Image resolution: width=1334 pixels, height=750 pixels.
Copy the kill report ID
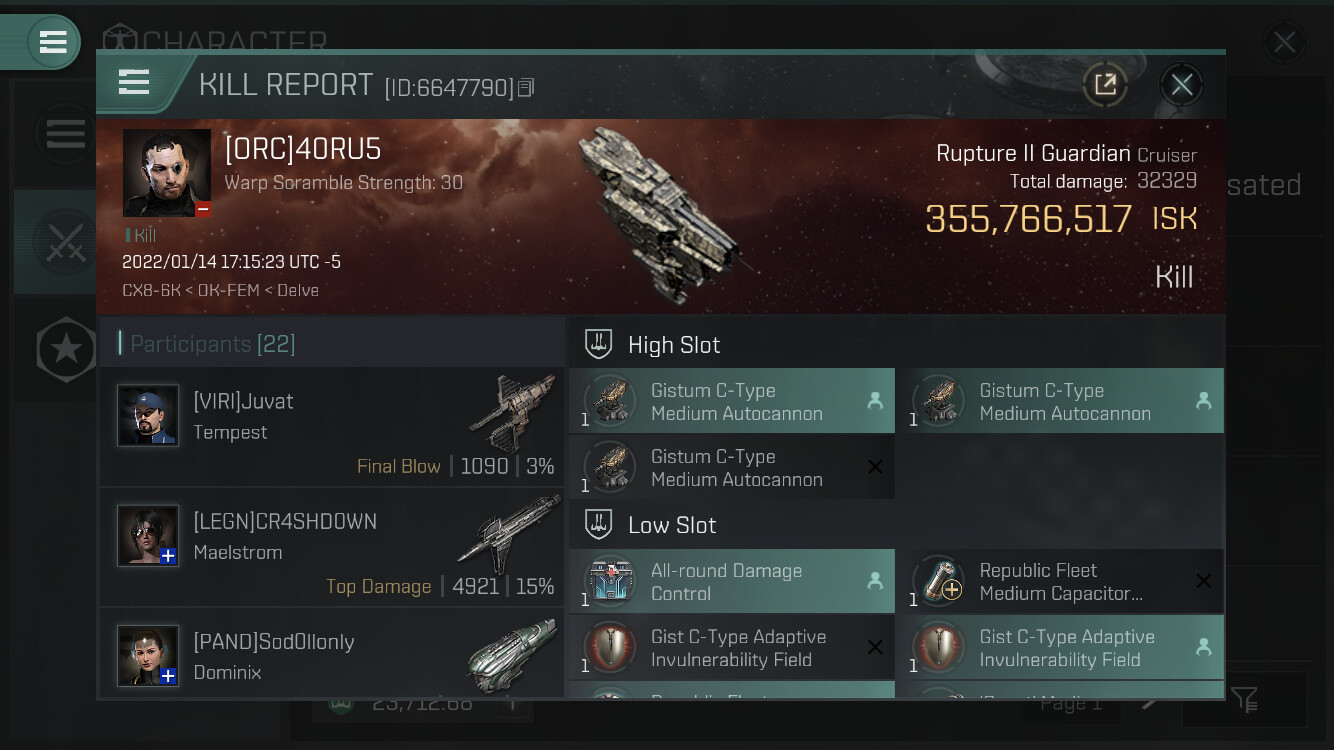[x=526, y=88]
